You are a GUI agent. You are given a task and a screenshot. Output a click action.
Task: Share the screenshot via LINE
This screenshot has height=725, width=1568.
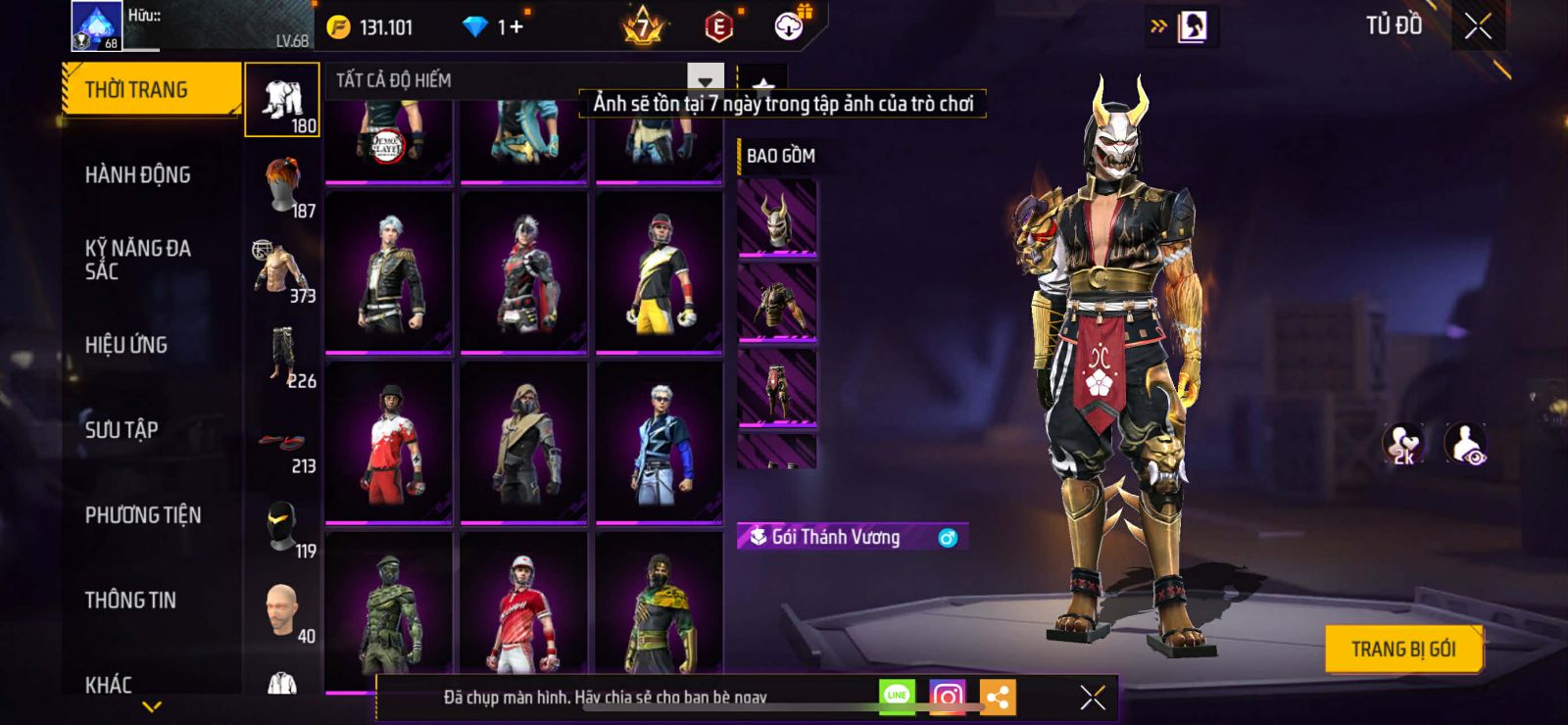point(897,697)
